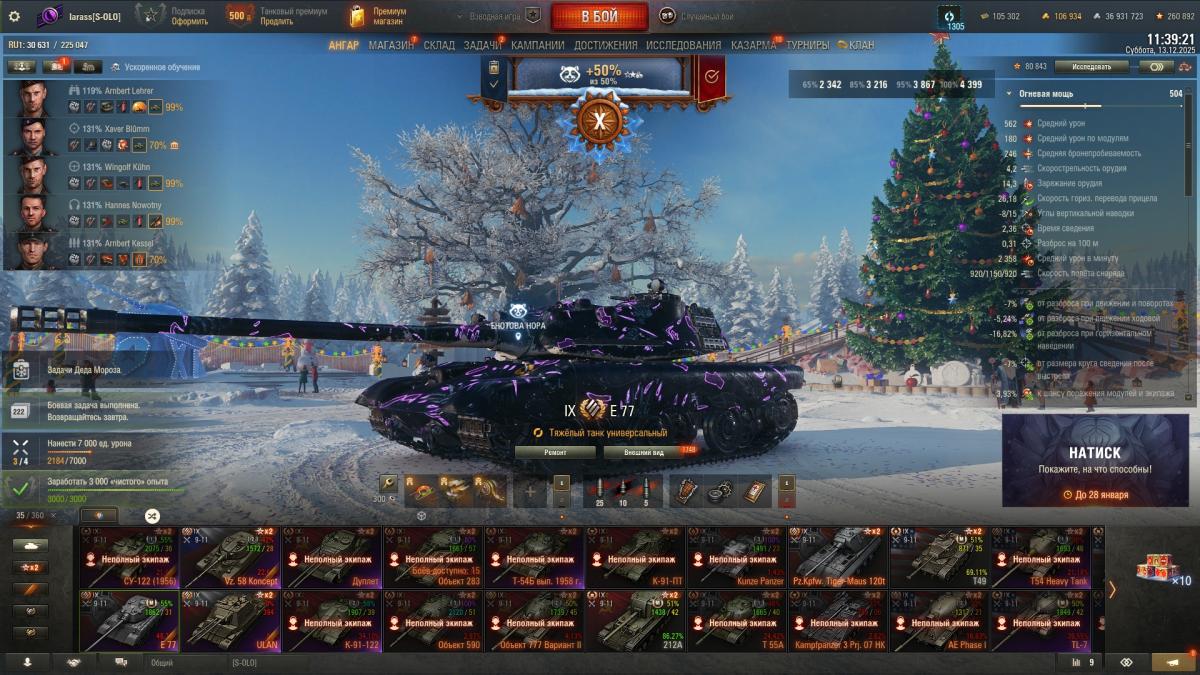Open the КЛАН tab
Image resolution: width=1200 pixels, height=675 pixels.
tap(860, 45)
